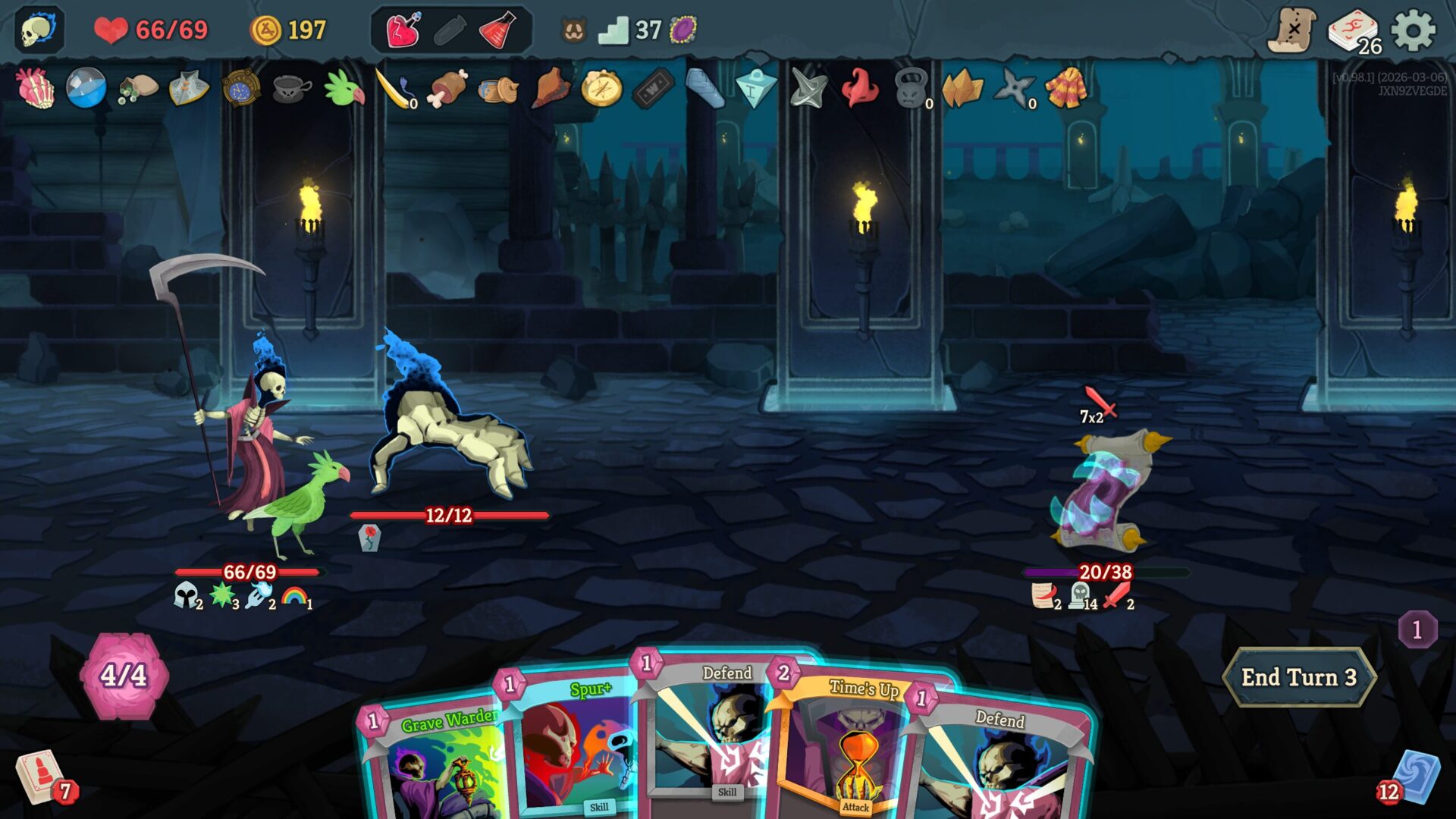Click the skull character portrait
Screen dimensions: 1456x819
(38, 30)
